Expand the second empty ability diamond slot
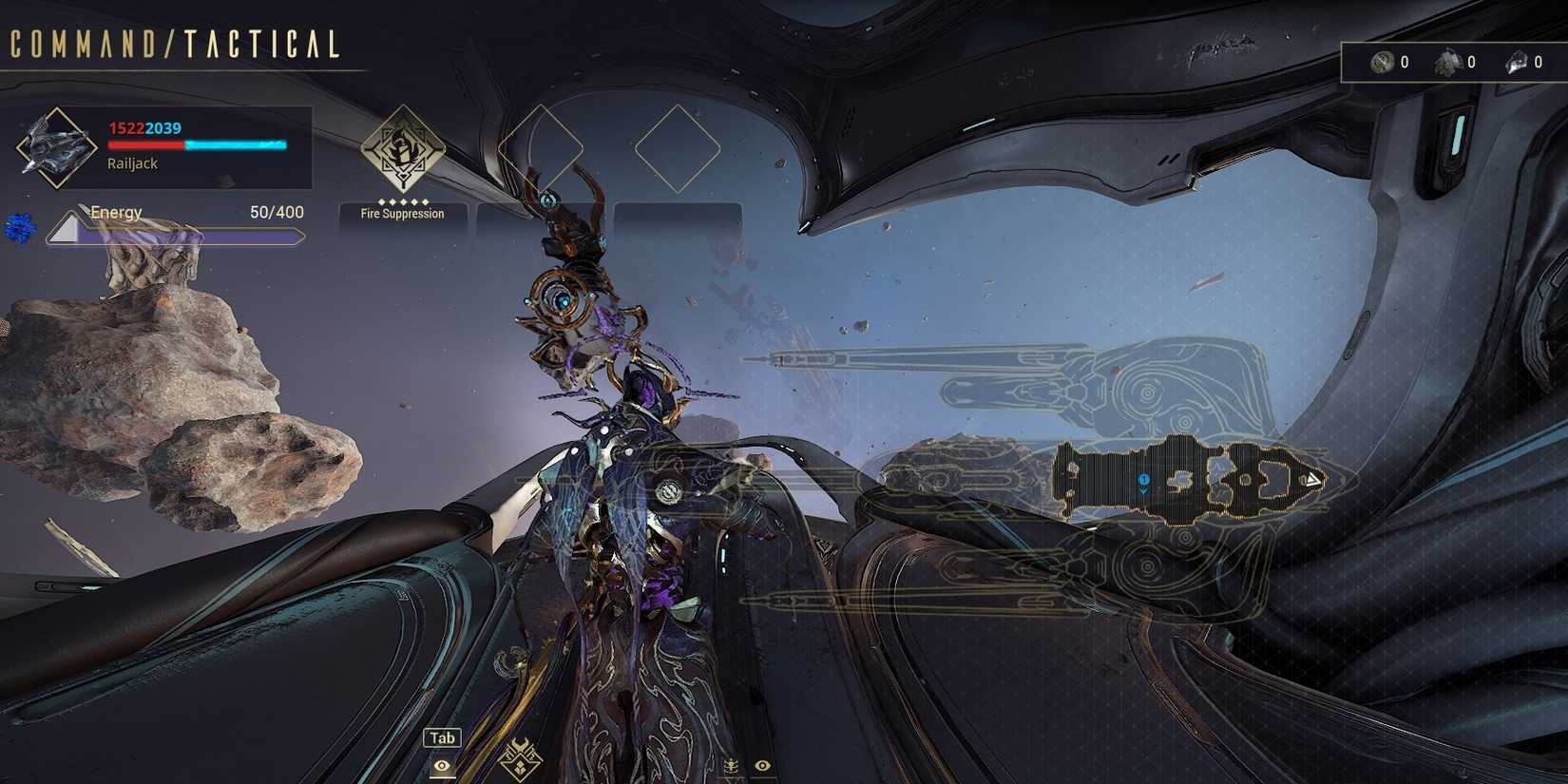The image size is (1568, 784). pos(677,143)
